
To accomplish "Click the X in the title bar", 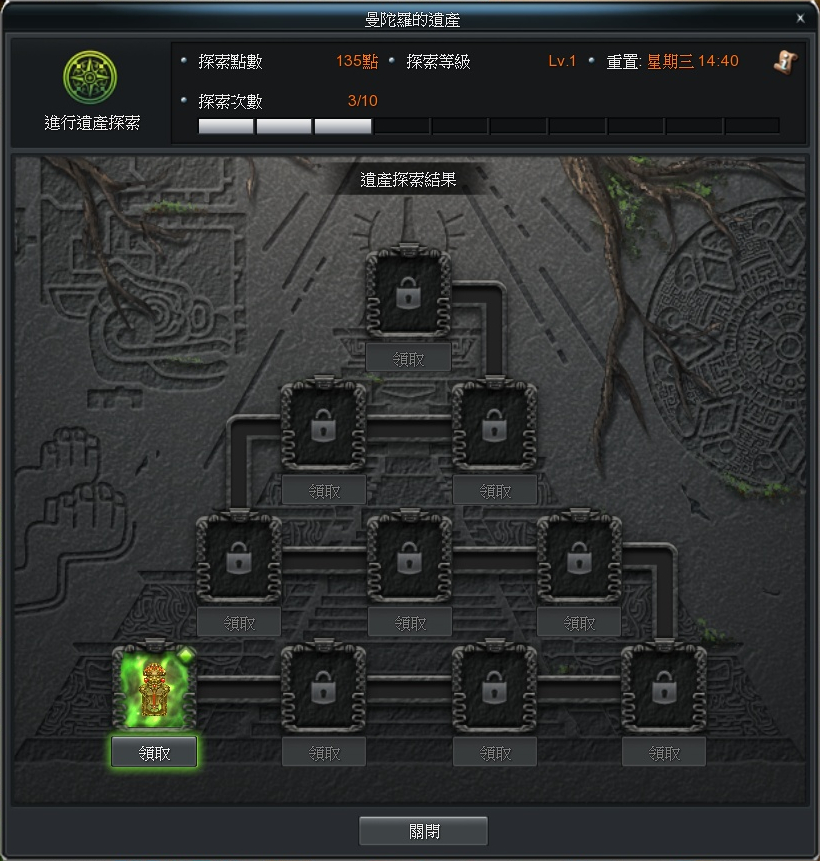I will pos(800,18).
